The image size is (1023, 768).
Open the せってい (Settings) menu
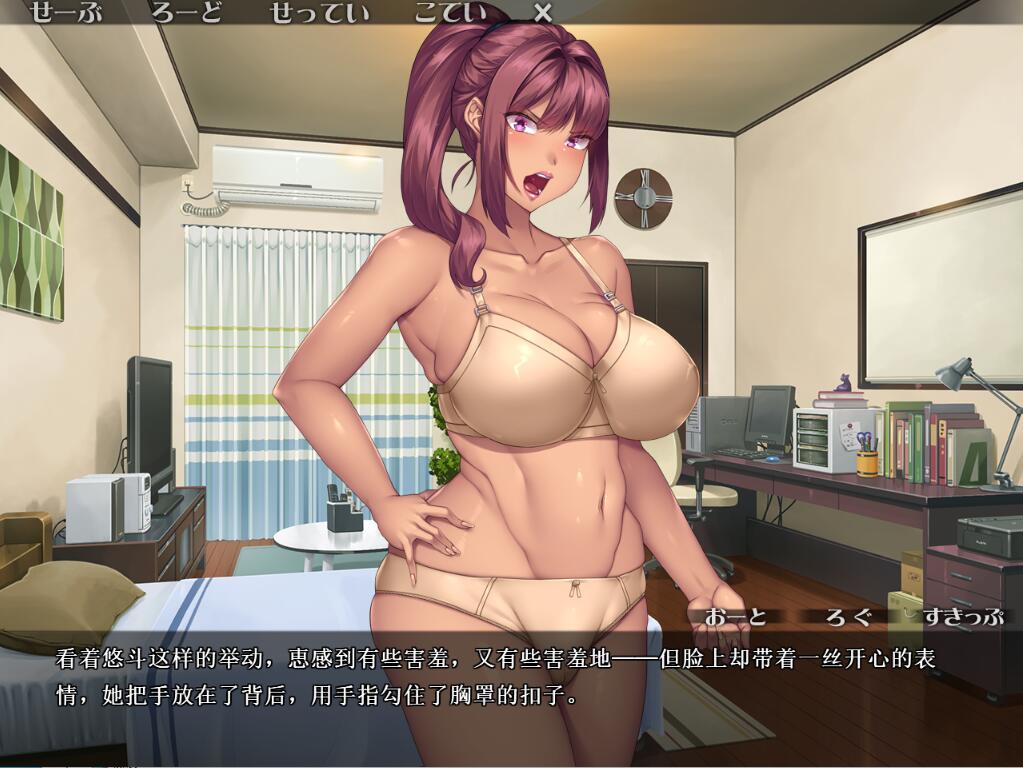click(x=319, y=13)
